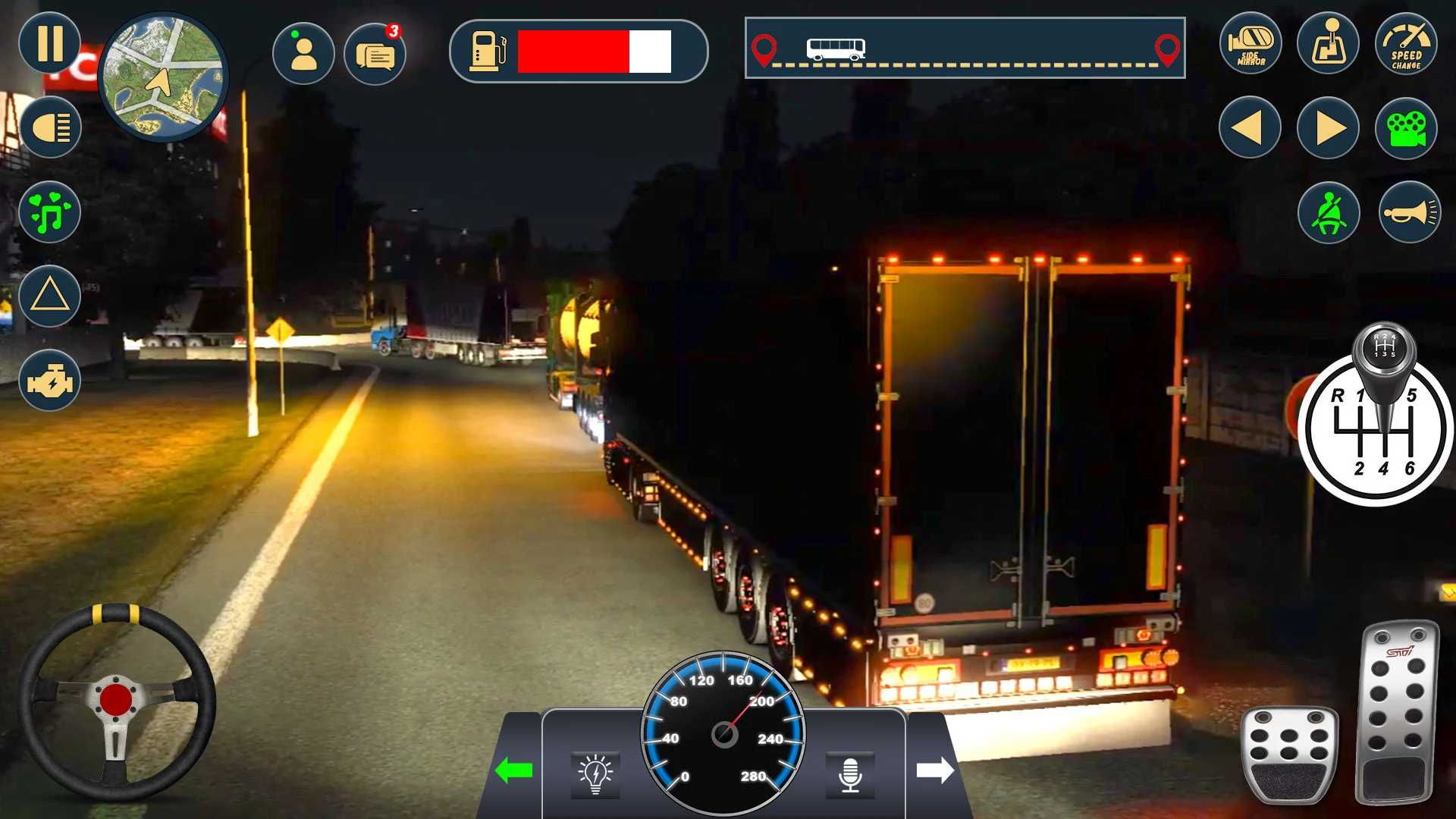Pause the game
This screenshot has height=819, width=1456.
tap(50, 43)
